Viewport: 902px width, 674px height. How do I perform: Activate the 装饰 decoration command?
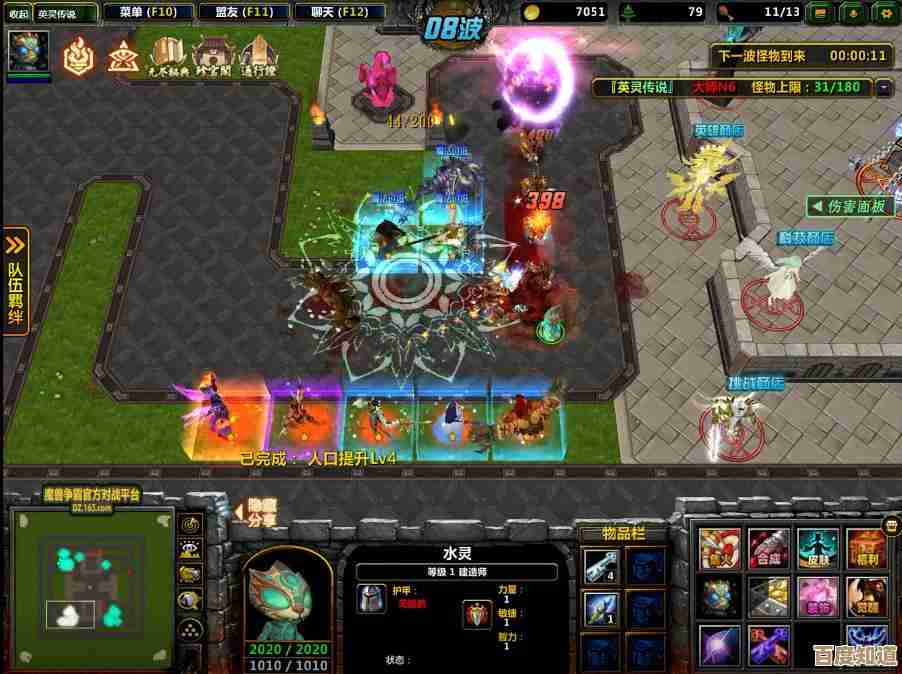point(817,596)
